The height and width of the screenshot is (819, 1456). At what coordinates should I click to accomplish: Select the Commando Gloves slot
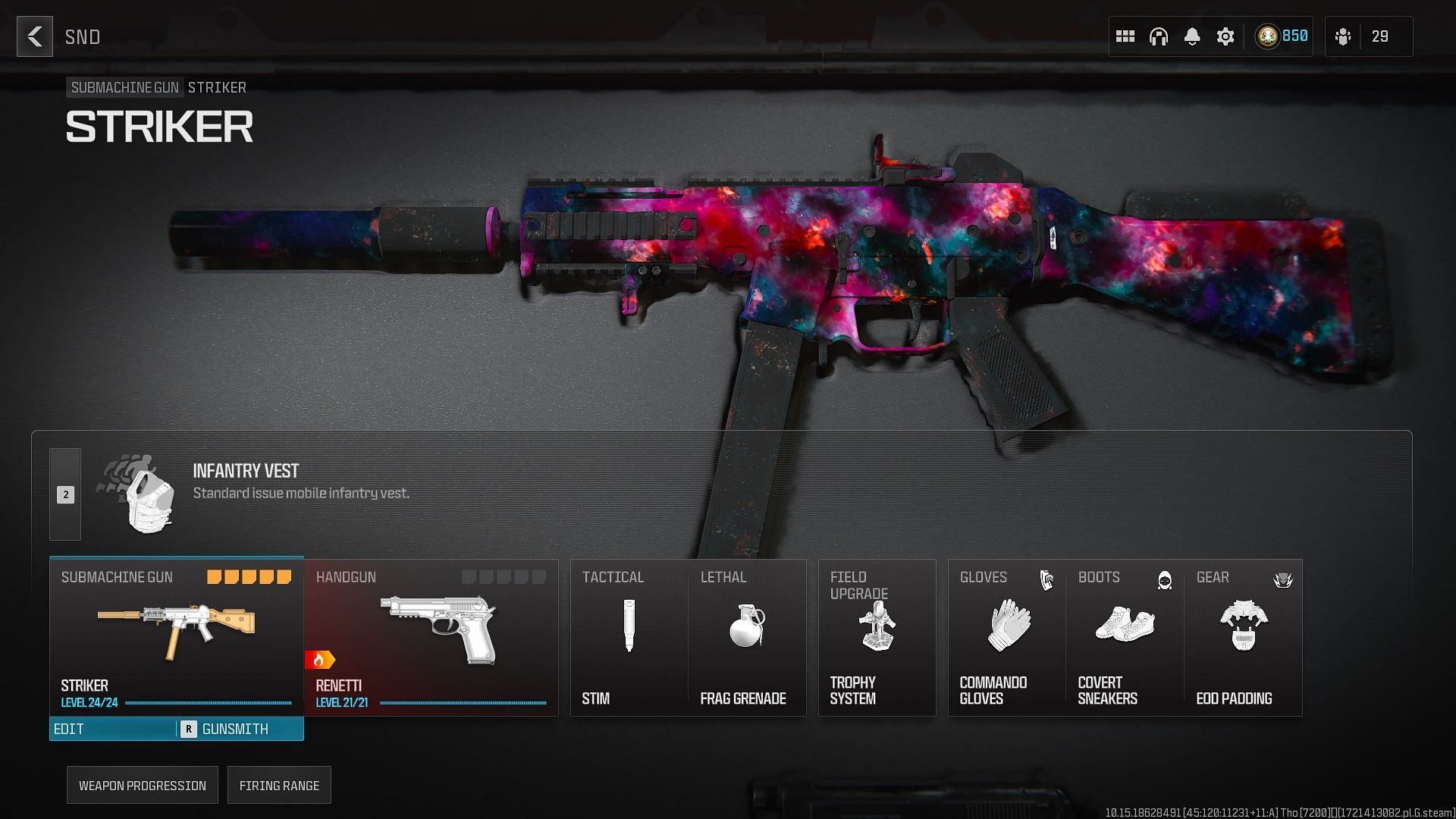(x=1007, y=637)
